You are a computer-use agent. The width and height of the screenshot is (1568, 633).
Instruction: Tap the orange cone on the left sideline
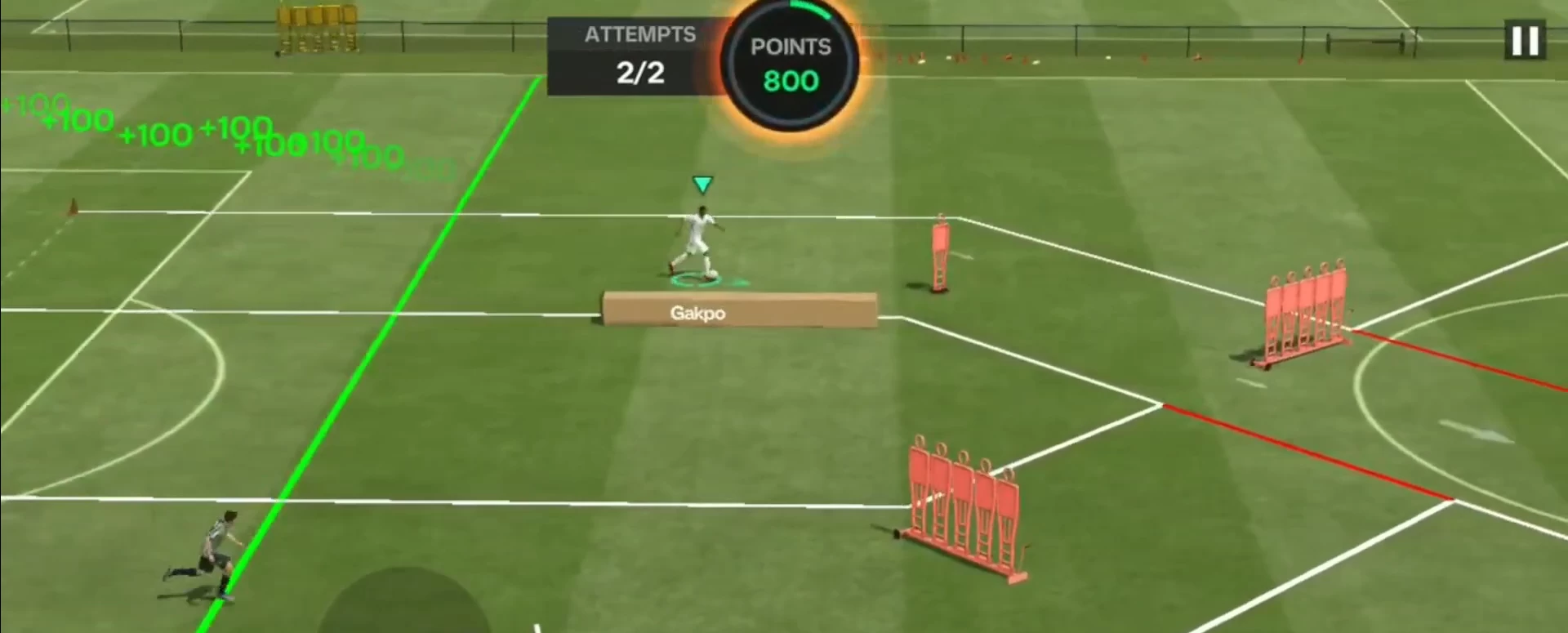click(x=75, y=204)
